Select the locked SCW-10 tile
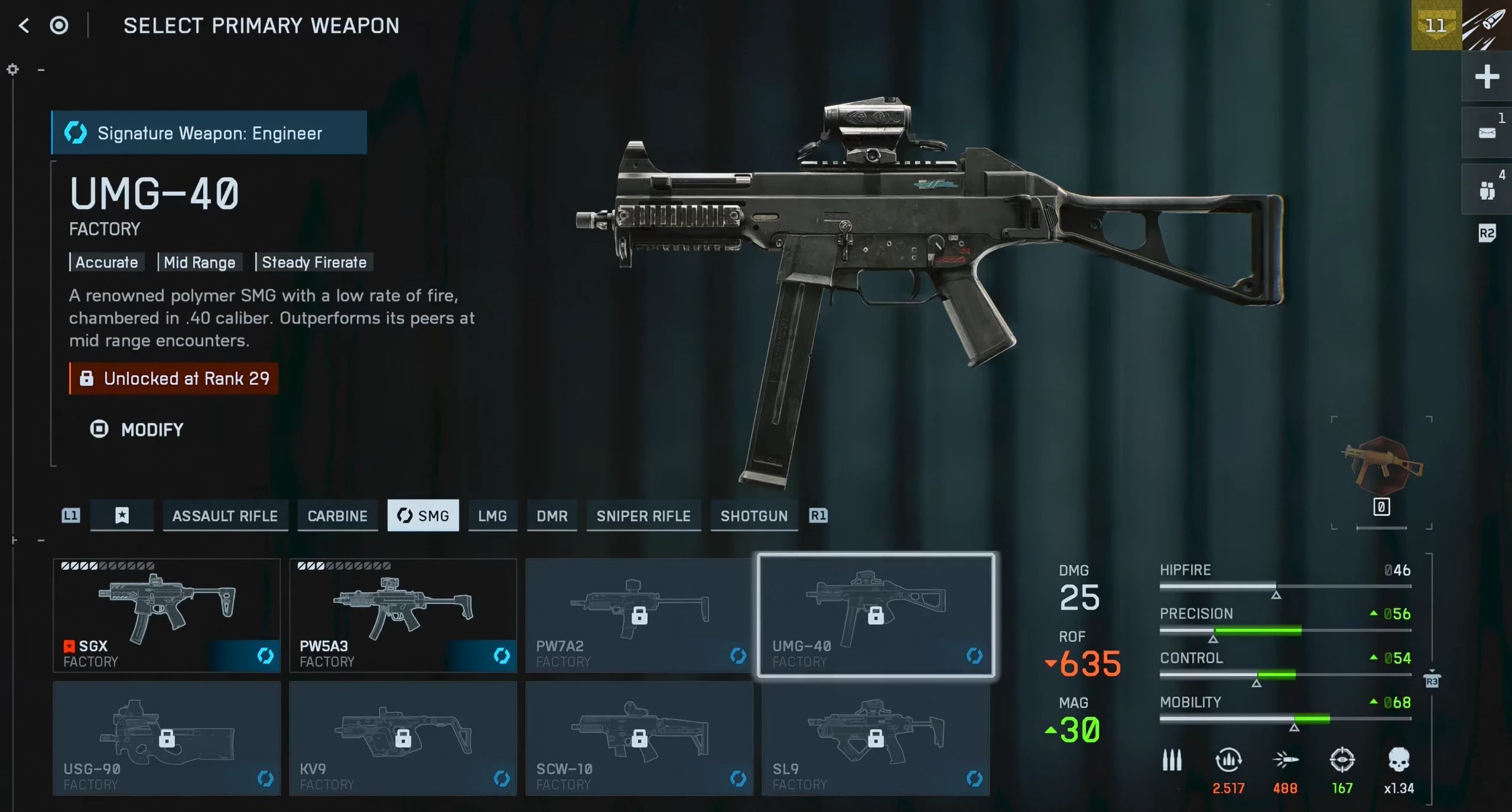The height and width of the screenshot is (812, 1512). click(639, 738)
